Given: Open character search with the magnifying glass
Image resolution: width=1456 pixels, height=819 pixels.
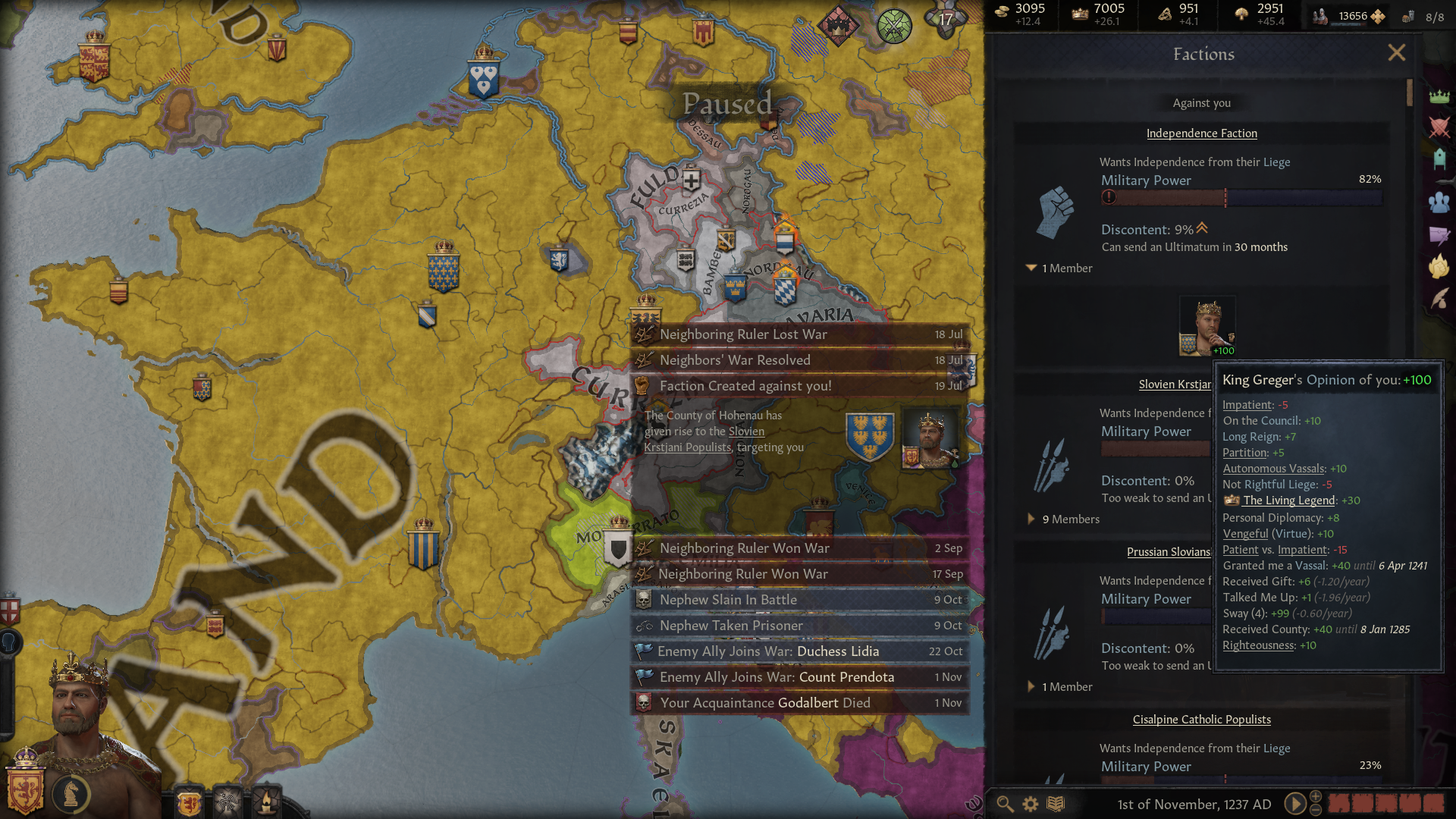Looking at the screenshot, I should coord(1006,805).
